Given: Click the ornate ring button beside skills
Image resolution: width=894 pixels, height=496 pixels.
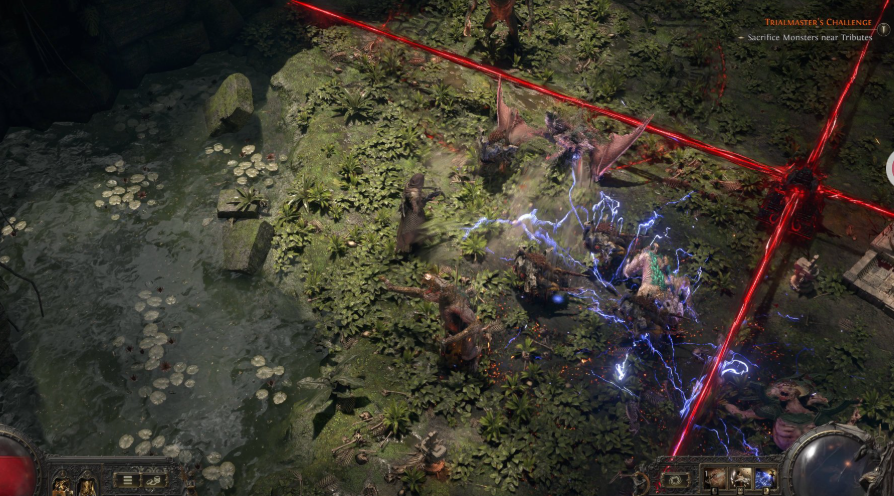Looking at the screenshot, I should pyautogui.click(x=676, y=479).
